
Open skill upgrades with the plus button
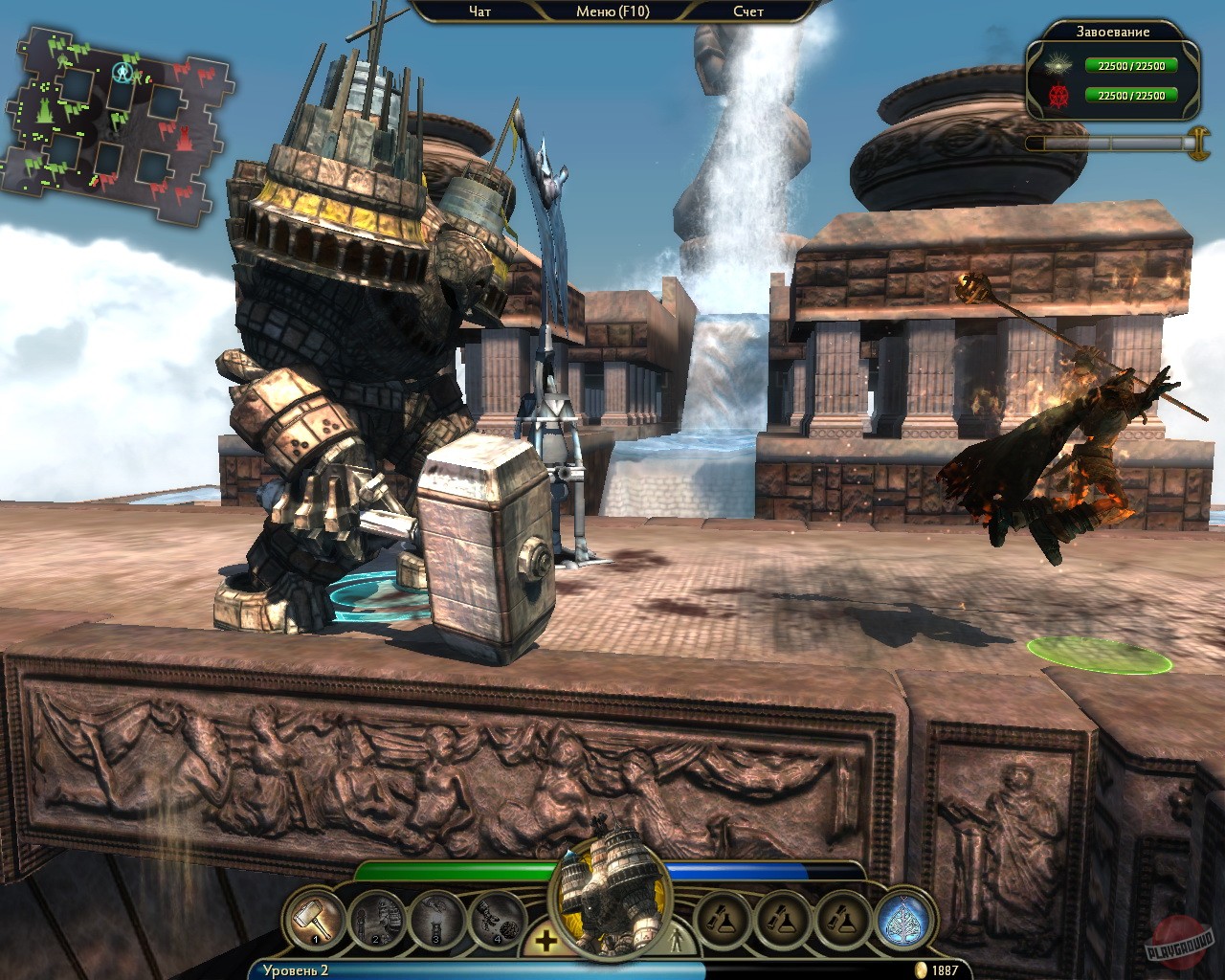[546, 942]
